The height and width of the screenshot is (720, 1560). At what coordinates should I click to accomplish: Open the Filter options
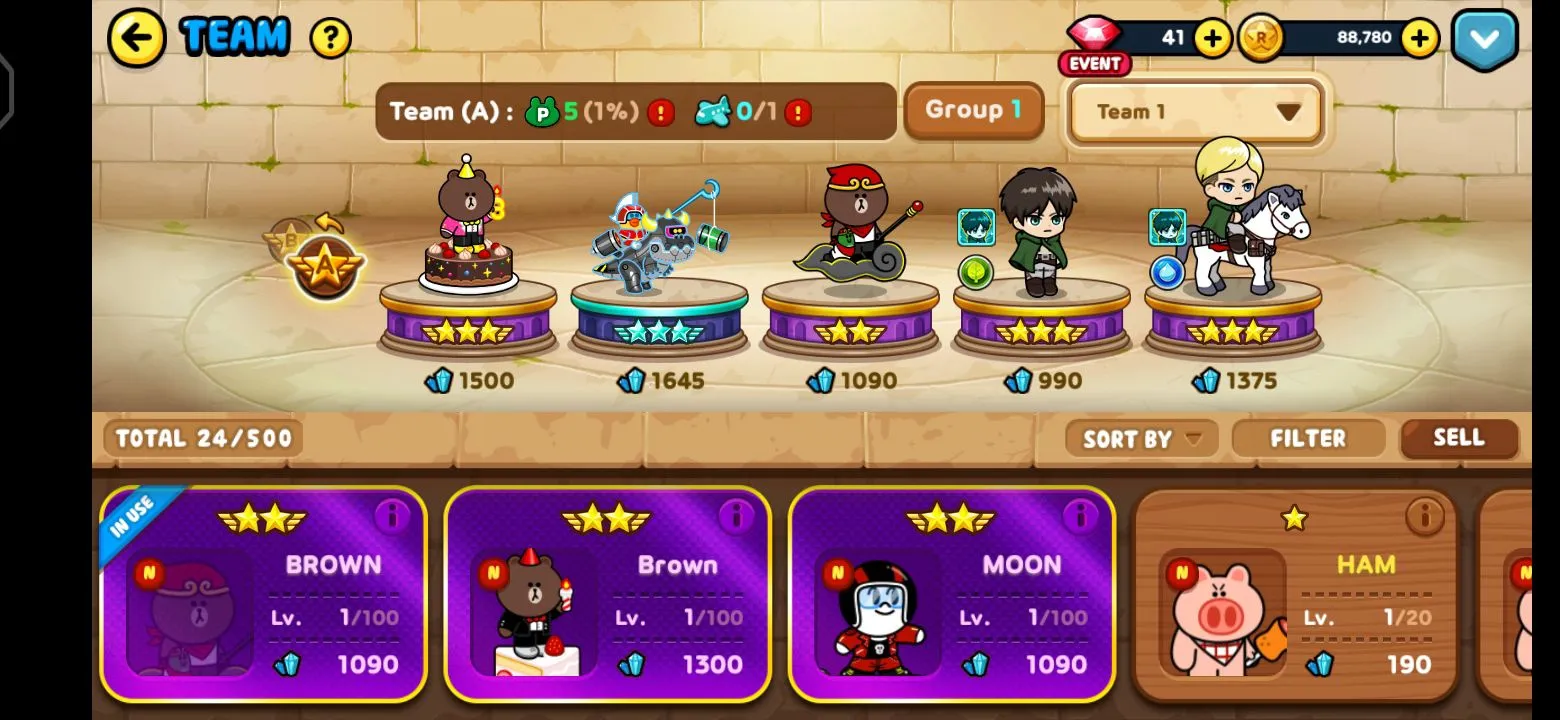(1307, 438)
